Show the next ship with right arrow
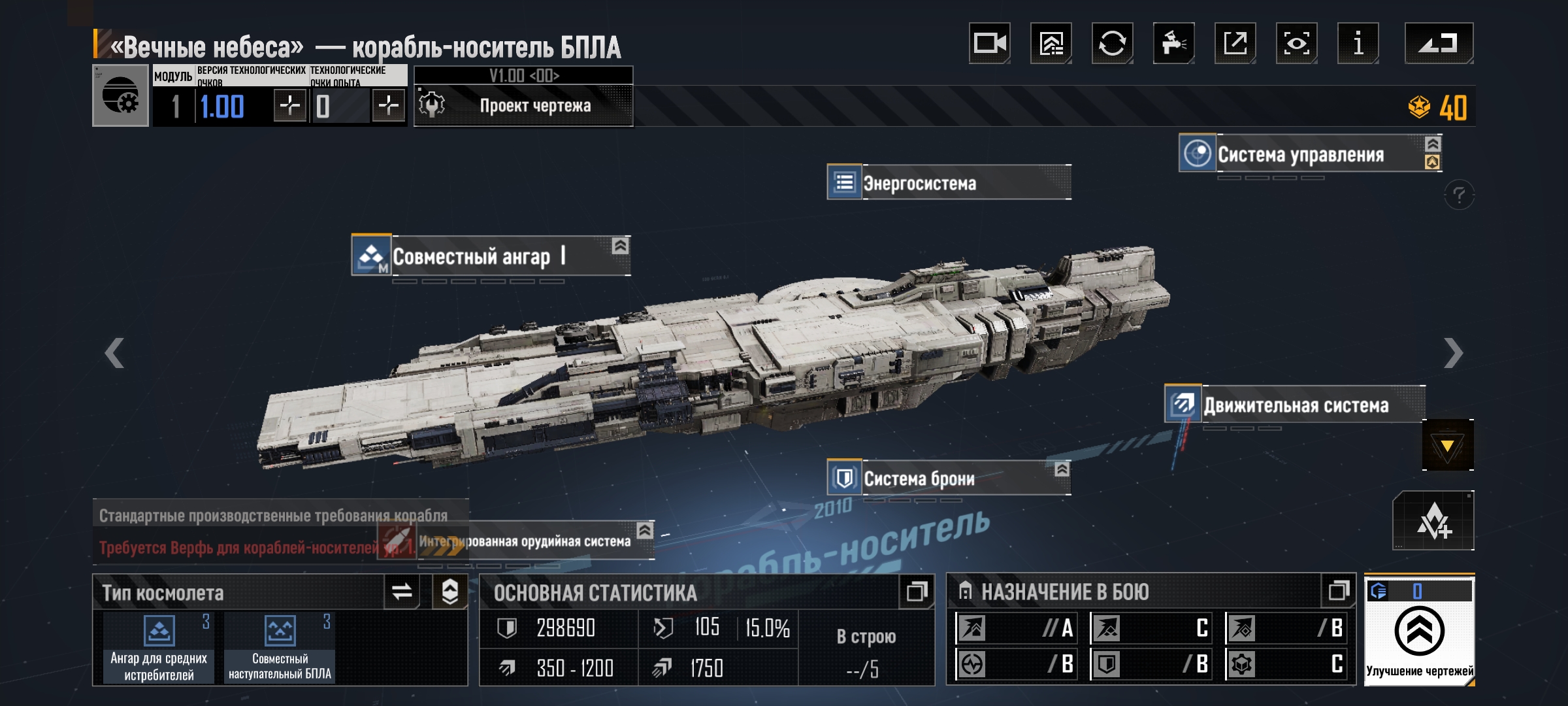Screen dimensions: 1568x706 pos(1453,353)
